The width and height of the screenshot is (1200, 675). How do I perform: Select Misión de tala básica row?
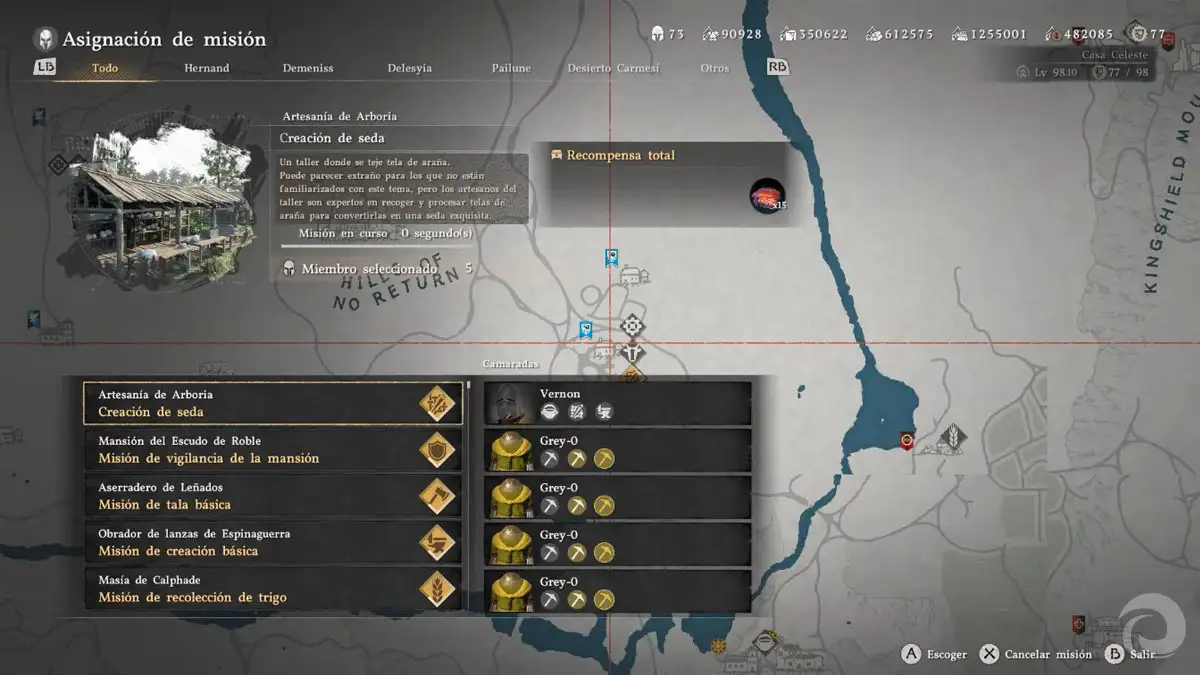click(x=272, y=496)
